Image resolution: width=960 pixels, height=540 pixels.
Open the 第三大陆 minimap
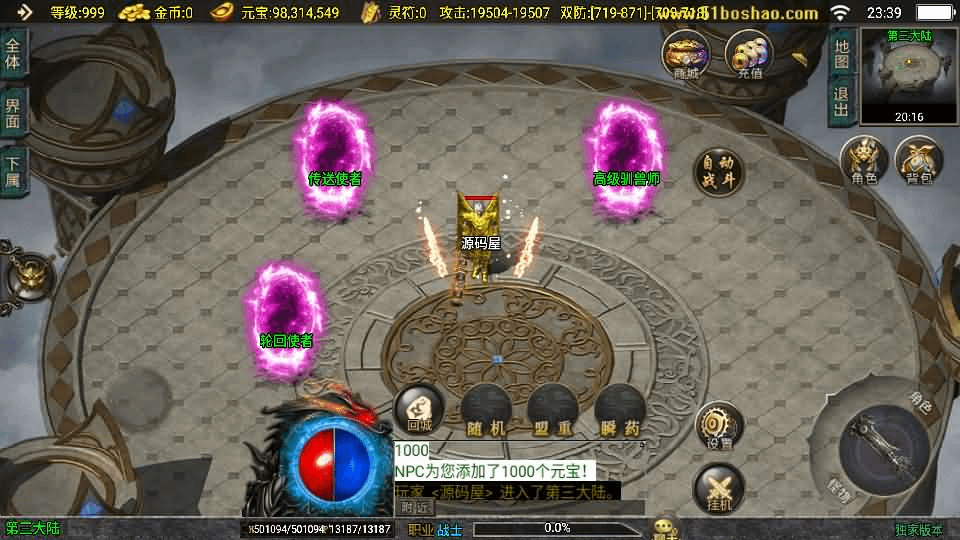pyautogui.click(x=908, y=76)
